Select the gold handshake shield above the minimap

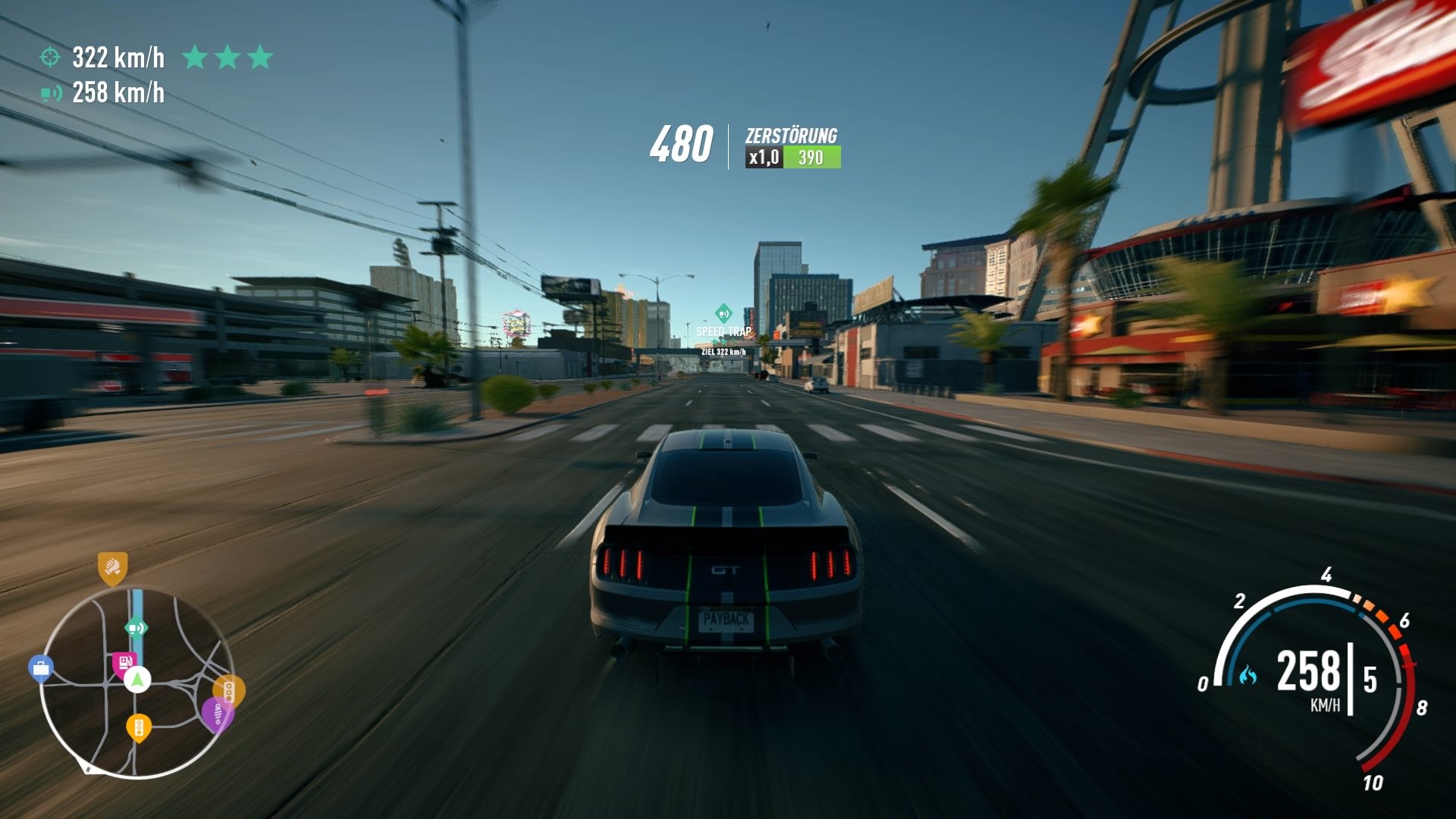tap(112, 567)
